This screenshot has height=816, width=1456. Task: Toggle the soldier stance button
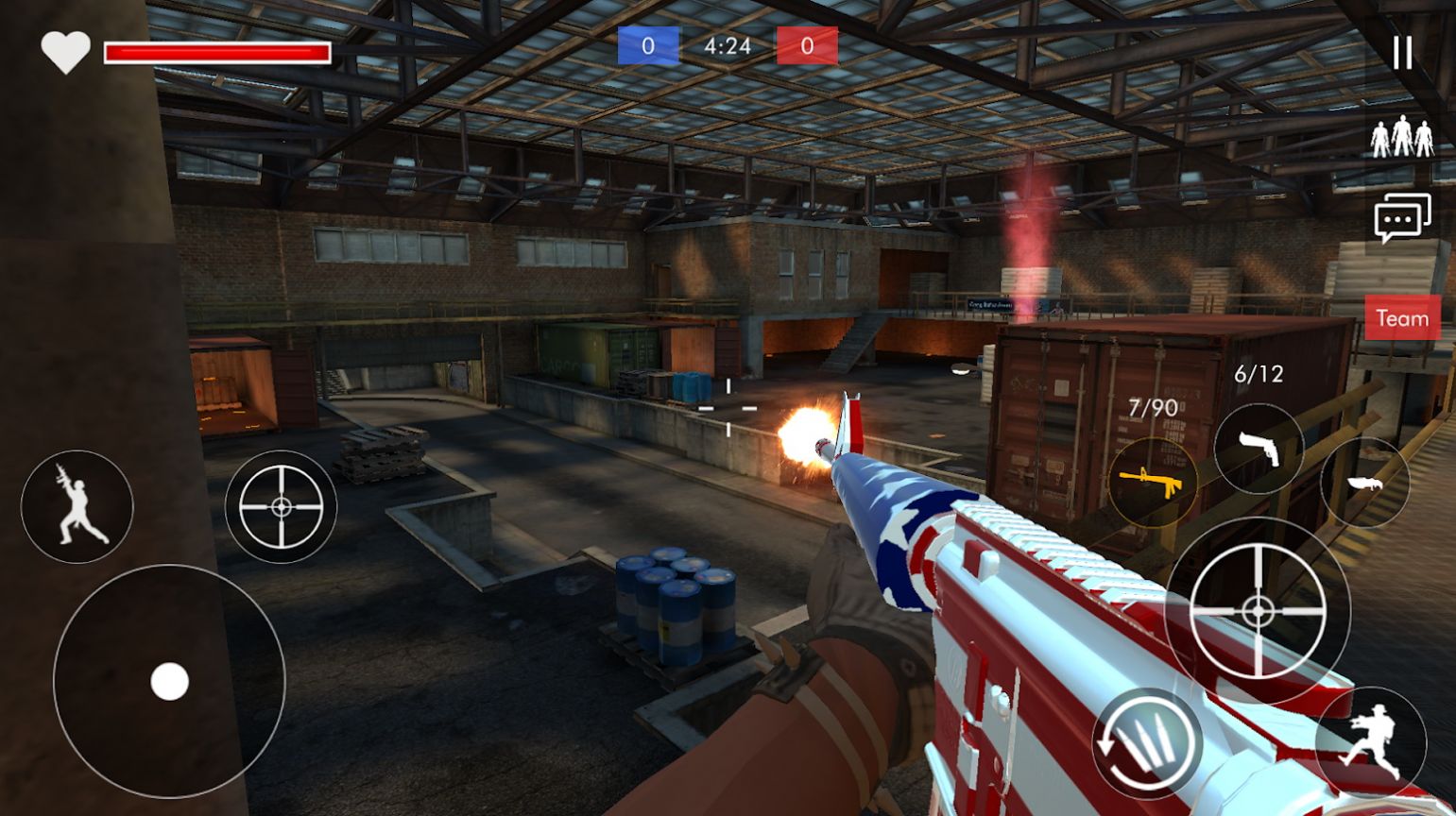(77, 507)
